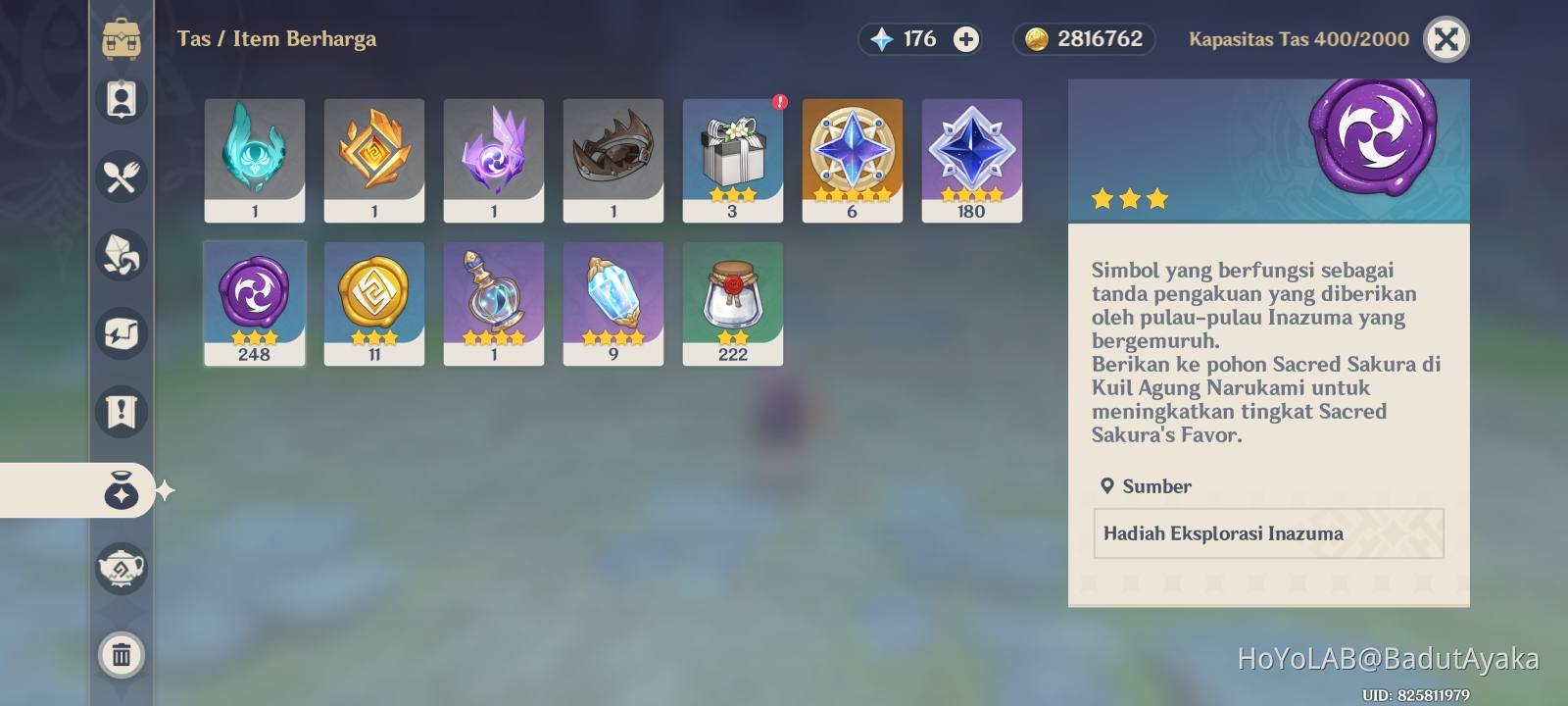The width and height of the screenshot is (1568, 706).
Task: Select the golden Geo Sigil item
Action: tap(373, 302)
